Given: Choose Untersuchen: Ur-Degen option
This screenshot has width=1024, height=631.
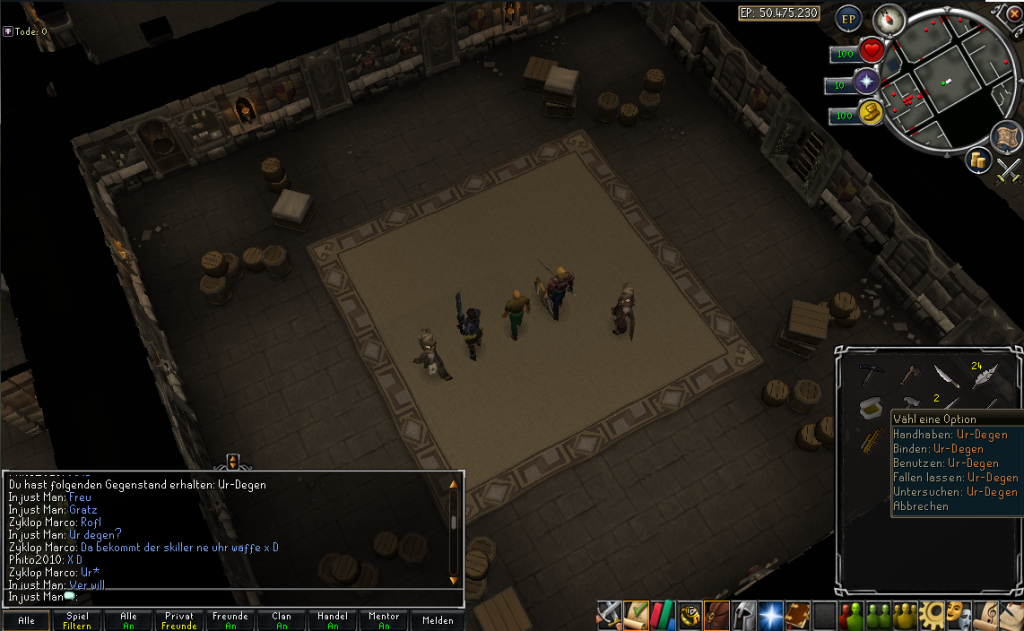Looking at the screenshot, I should click(955, 492).
